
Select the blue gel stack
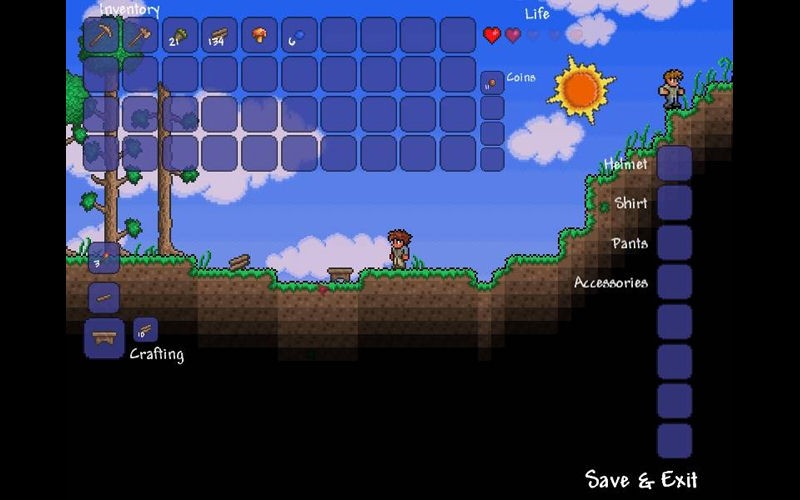(x=299, y=36)
